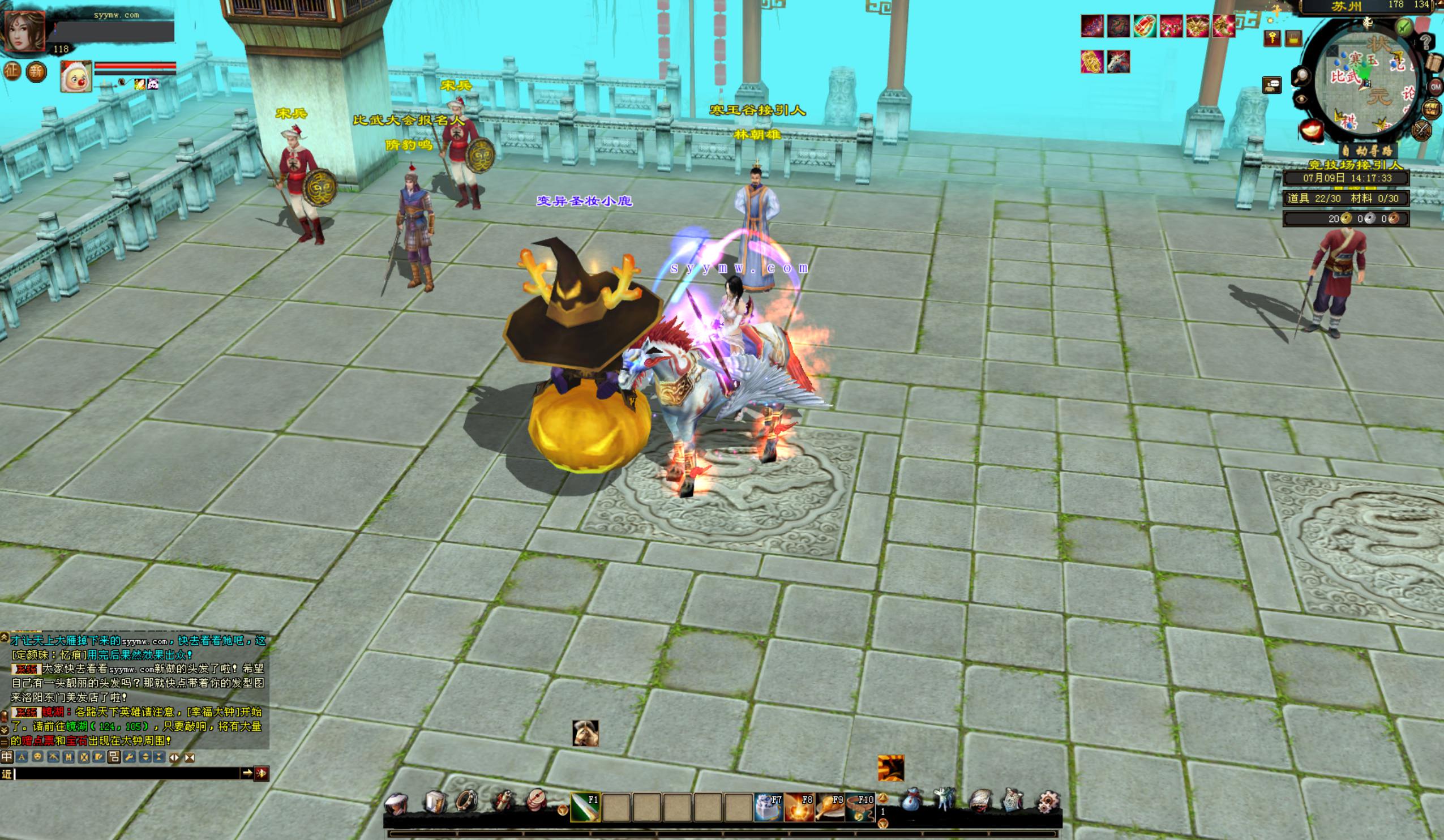Open the character icon with straw hat
Screen dimensions: 1444x840
point(396,803)
